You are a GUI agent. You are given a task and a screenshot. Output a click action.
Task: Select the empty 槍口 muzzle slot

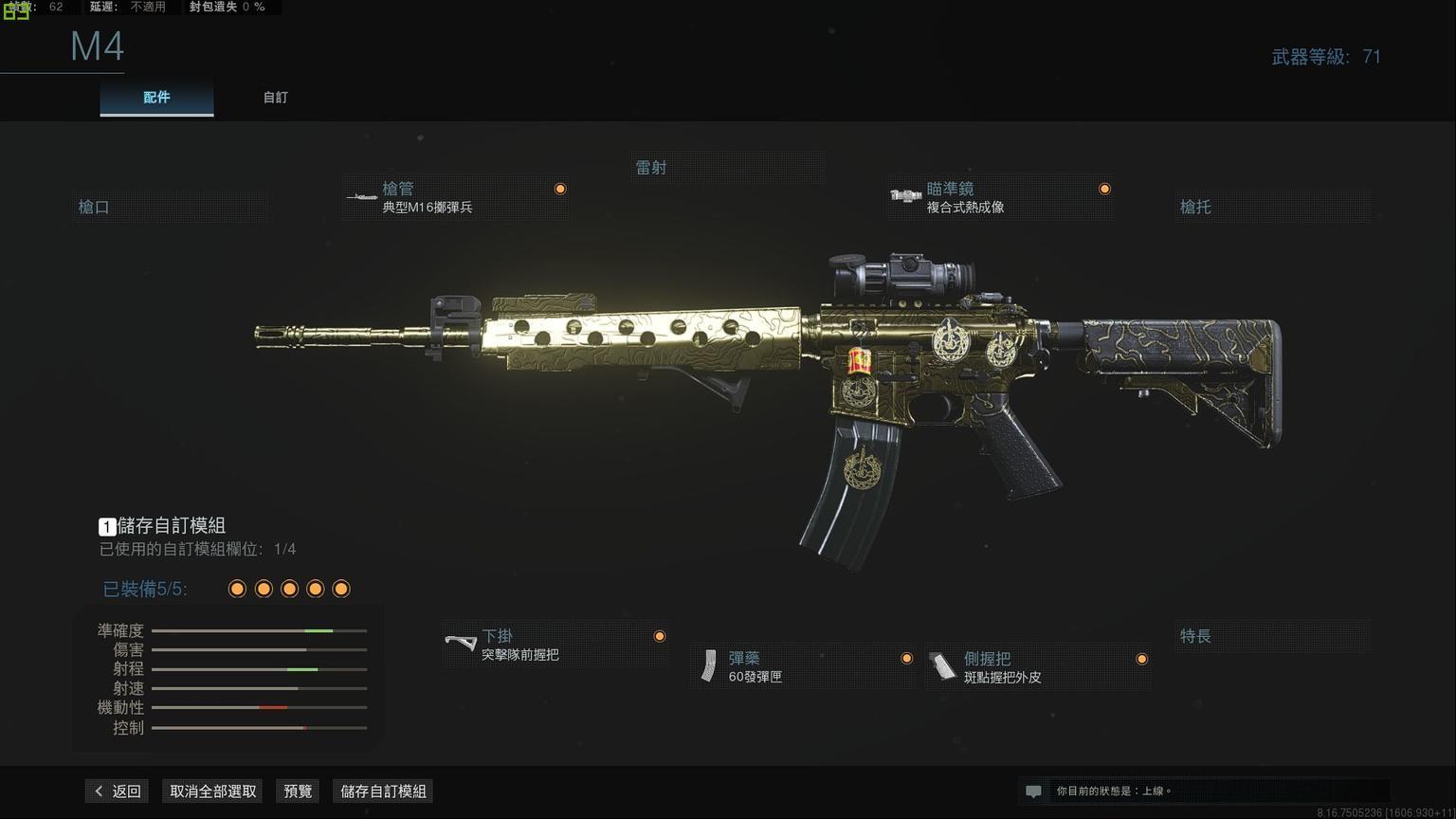pos(171,207)
